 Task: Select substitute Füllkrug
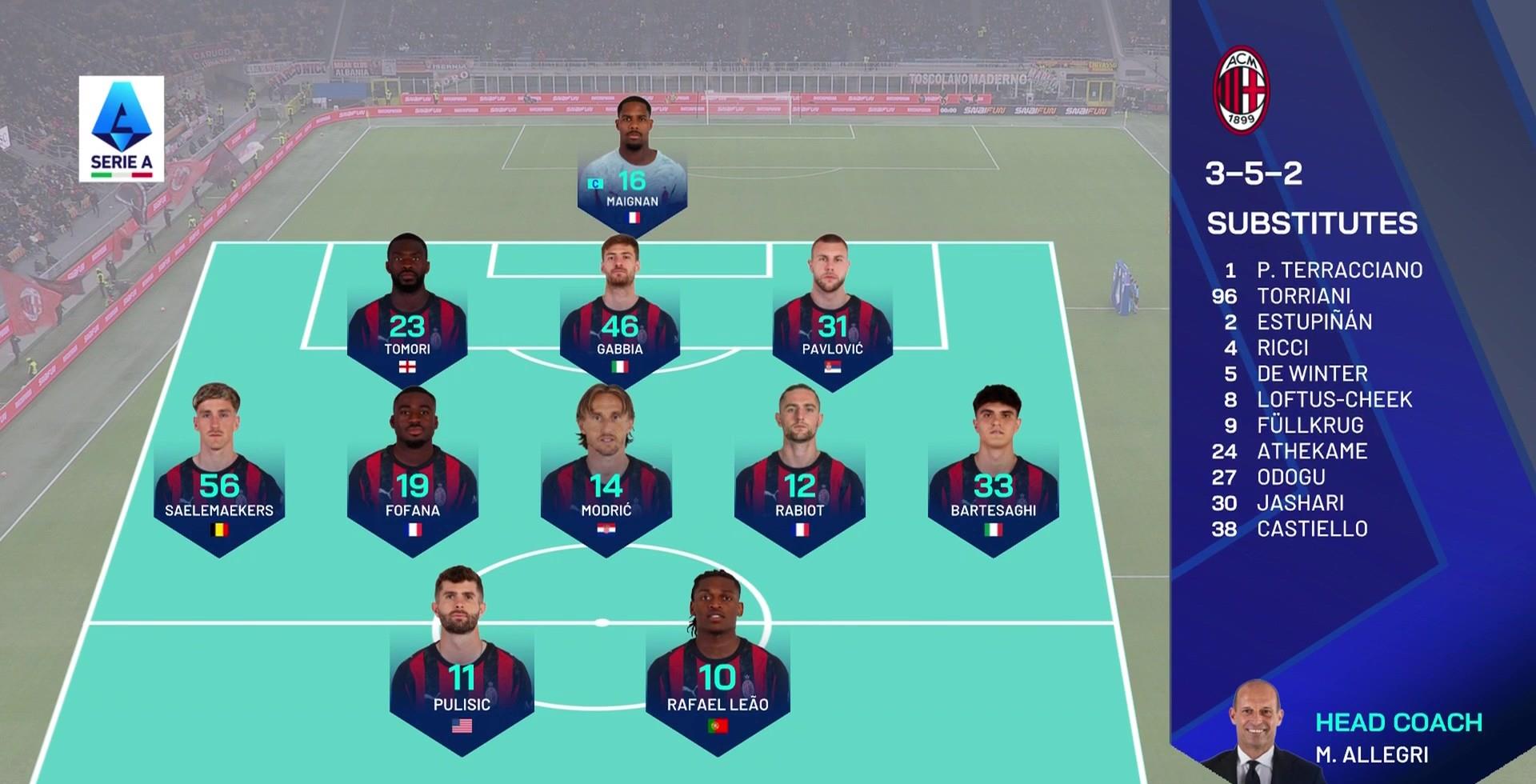[1310, 425]
